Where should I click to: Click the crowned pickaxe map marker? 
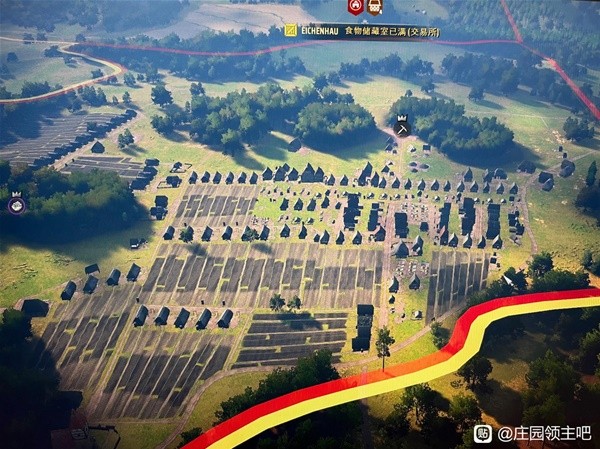point(402,126)
